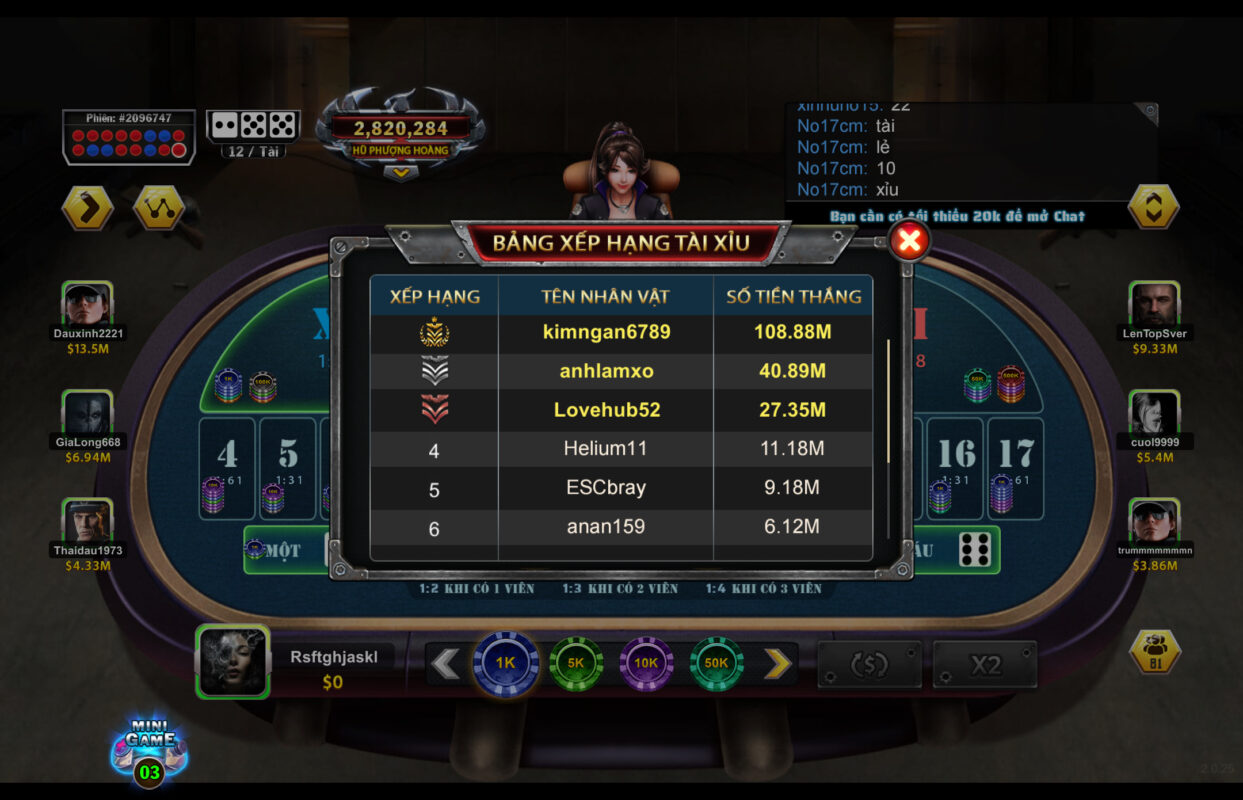This screenshot has width=1243, height=800.
Task: Show higher chip values with right arrow
Action: pos(777,663)
